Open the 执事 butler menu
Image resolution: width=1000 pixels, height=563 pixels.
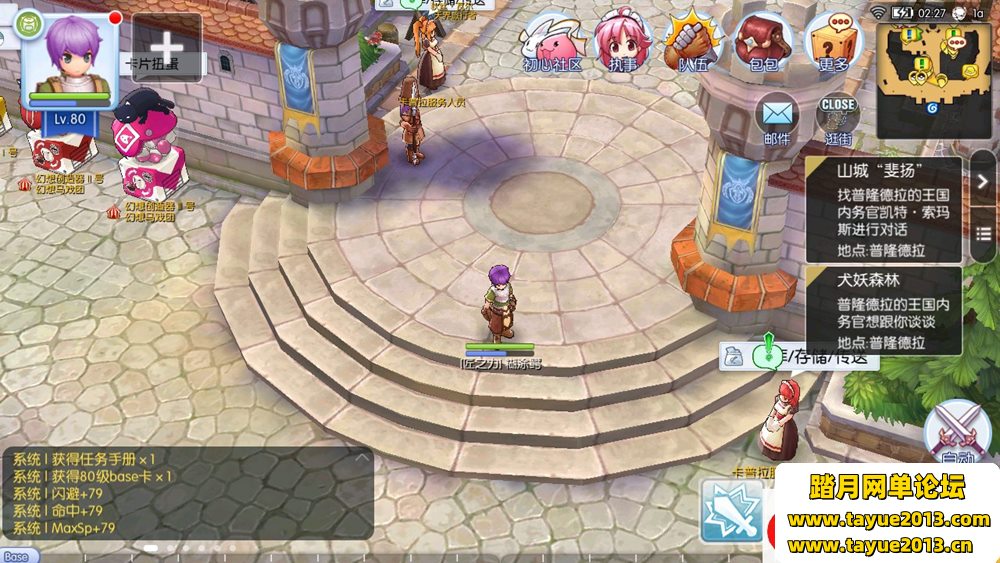pyautogui.click(x=622, y=43)
